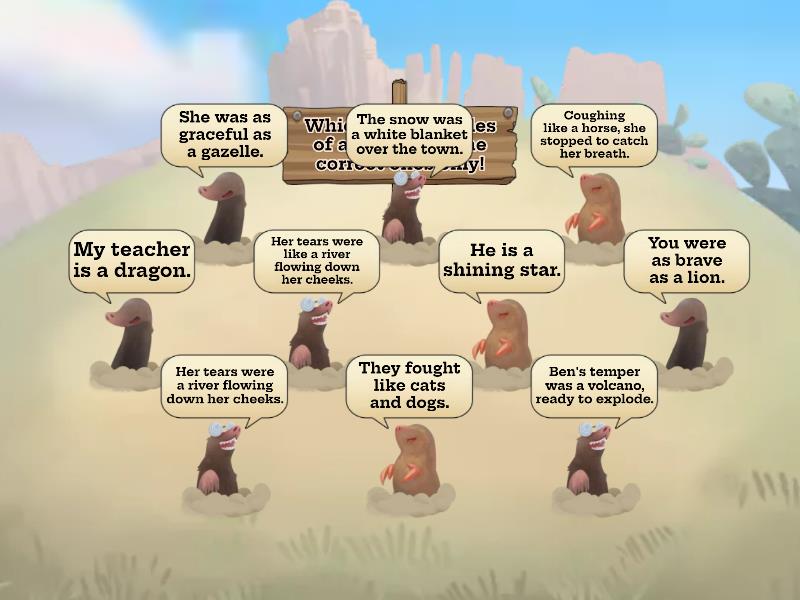
Task: Hit the "He is a shining star" mole
Action: [504, 332]
